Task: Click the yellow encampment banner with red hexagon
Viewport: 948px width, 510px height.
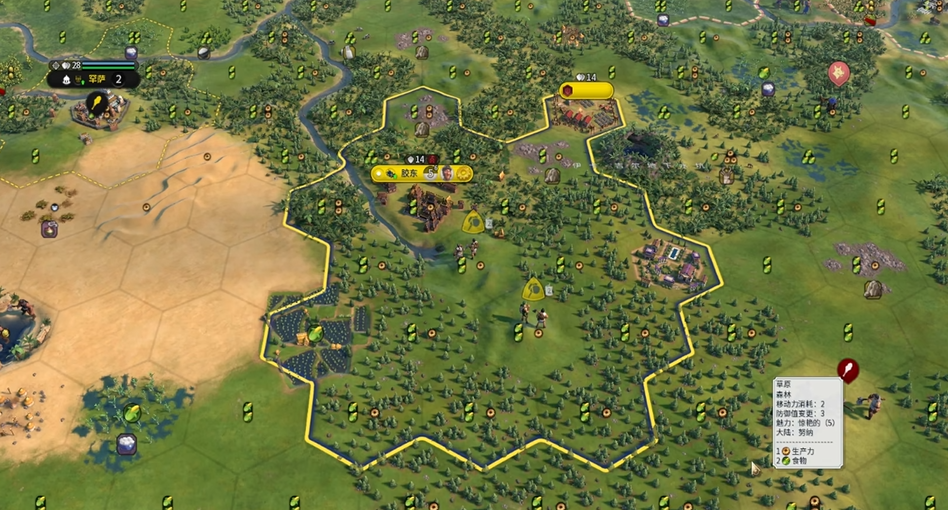Action: tap(585, 90)
